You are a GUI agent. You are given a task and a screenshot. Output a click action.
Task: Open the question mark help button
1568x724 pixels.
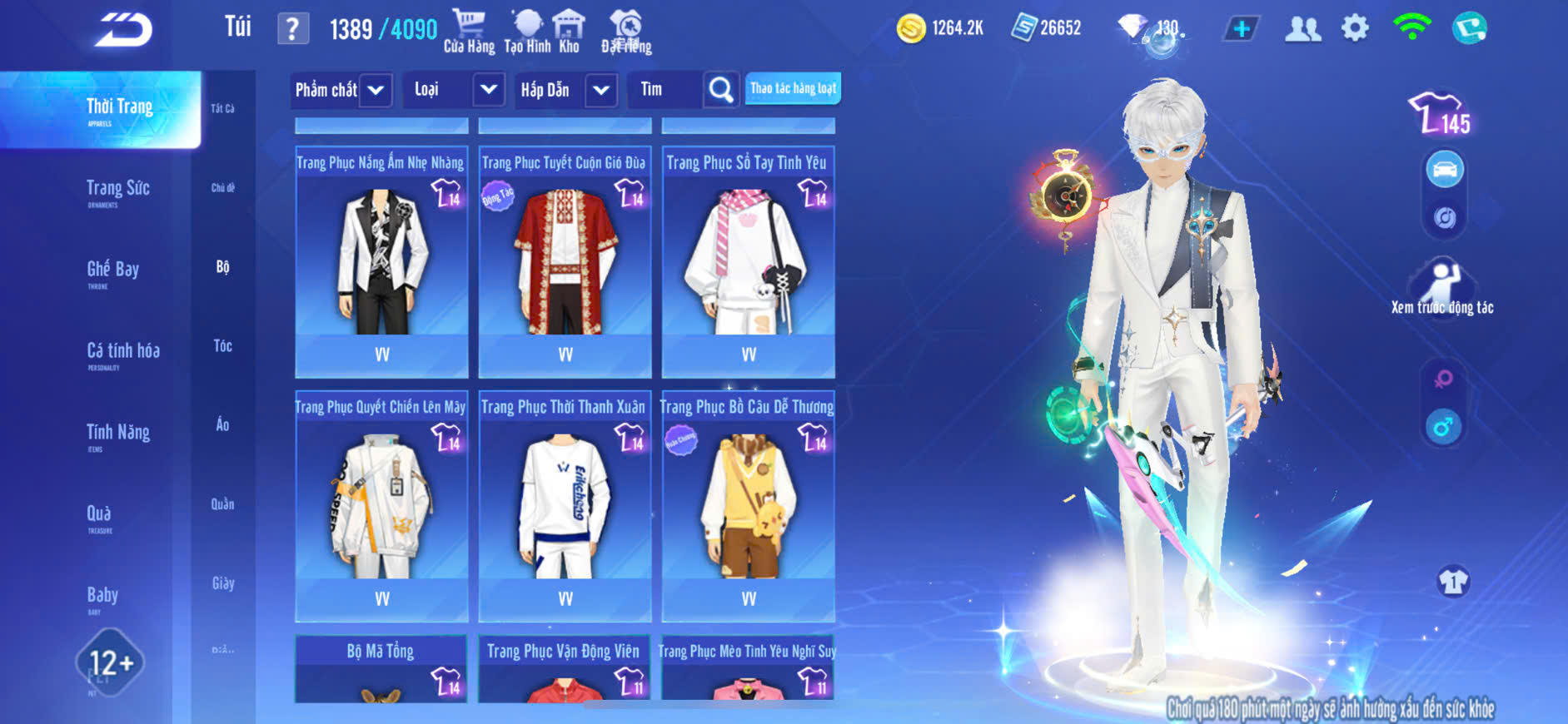click(x=292, y=29)
